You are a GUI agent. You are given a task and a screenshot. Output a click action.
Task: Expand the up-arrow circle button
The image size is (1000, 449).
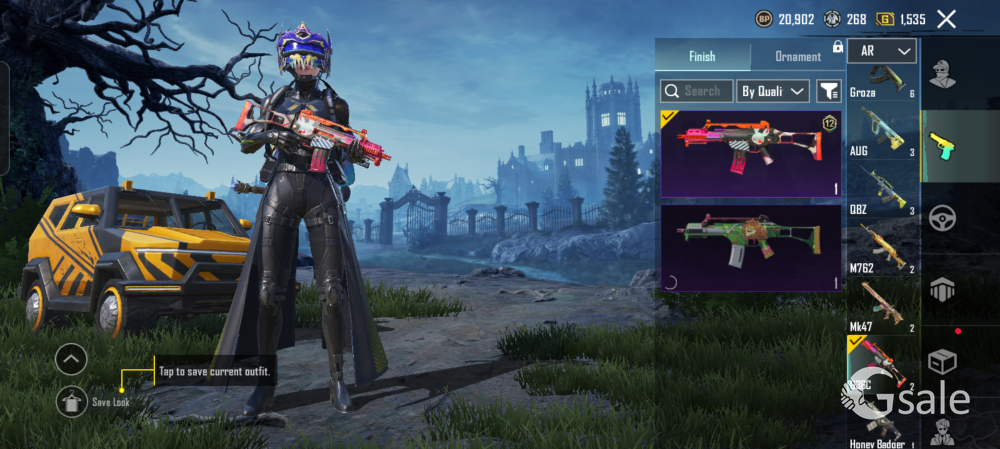[x=71, y=358]
